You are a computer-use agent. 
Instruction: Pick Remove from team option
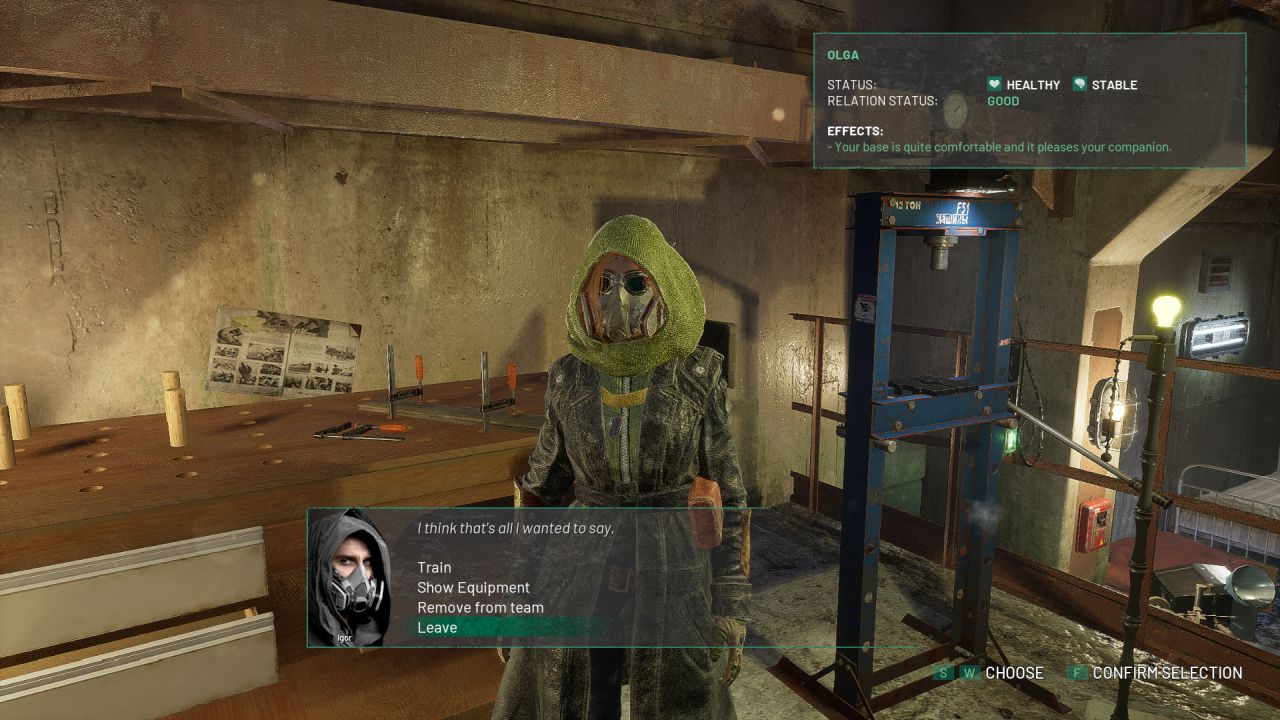pos(480,608)
